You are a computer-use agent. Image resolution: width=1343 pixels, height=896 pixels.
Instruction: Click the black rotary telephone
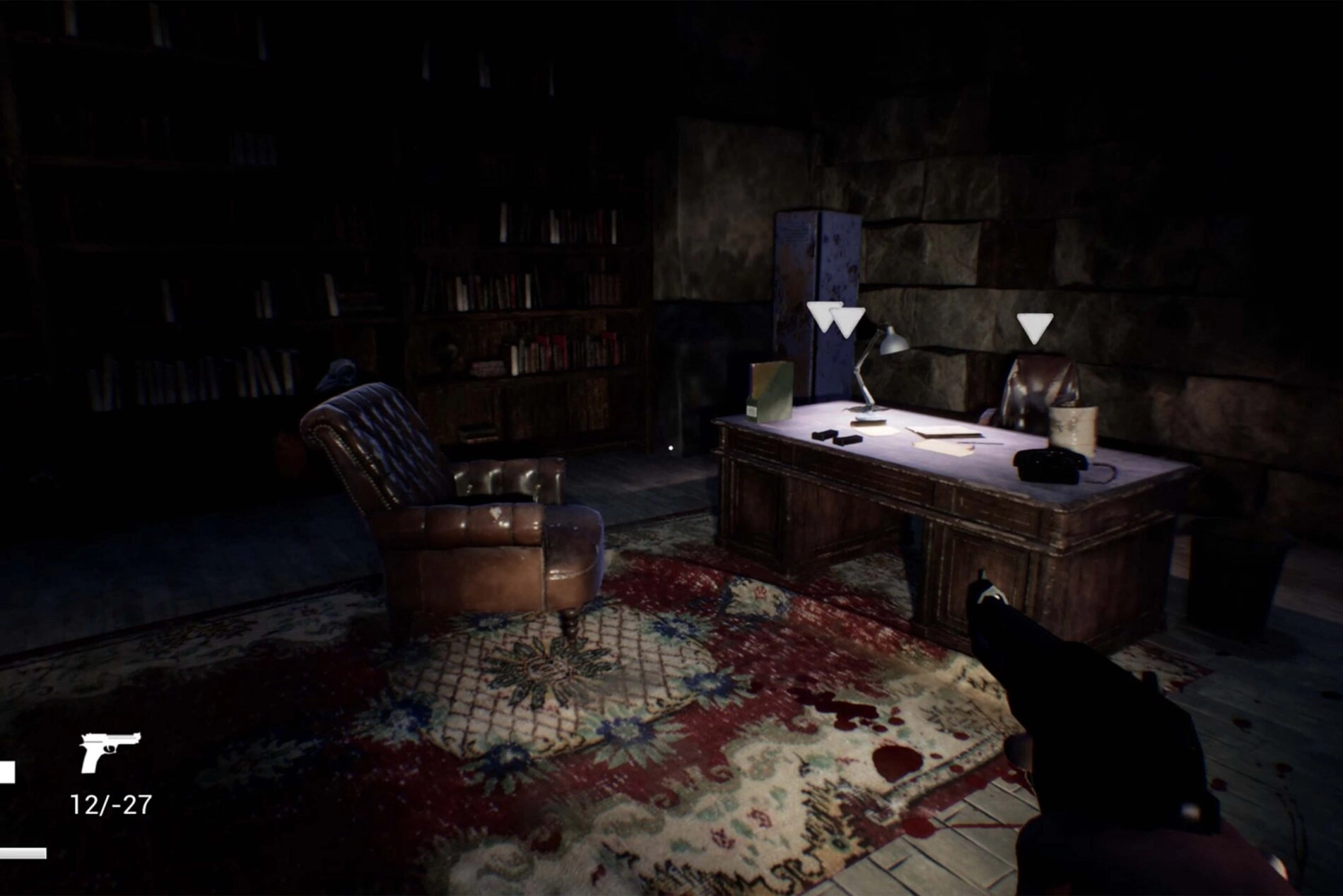(x=1050, y=465)
